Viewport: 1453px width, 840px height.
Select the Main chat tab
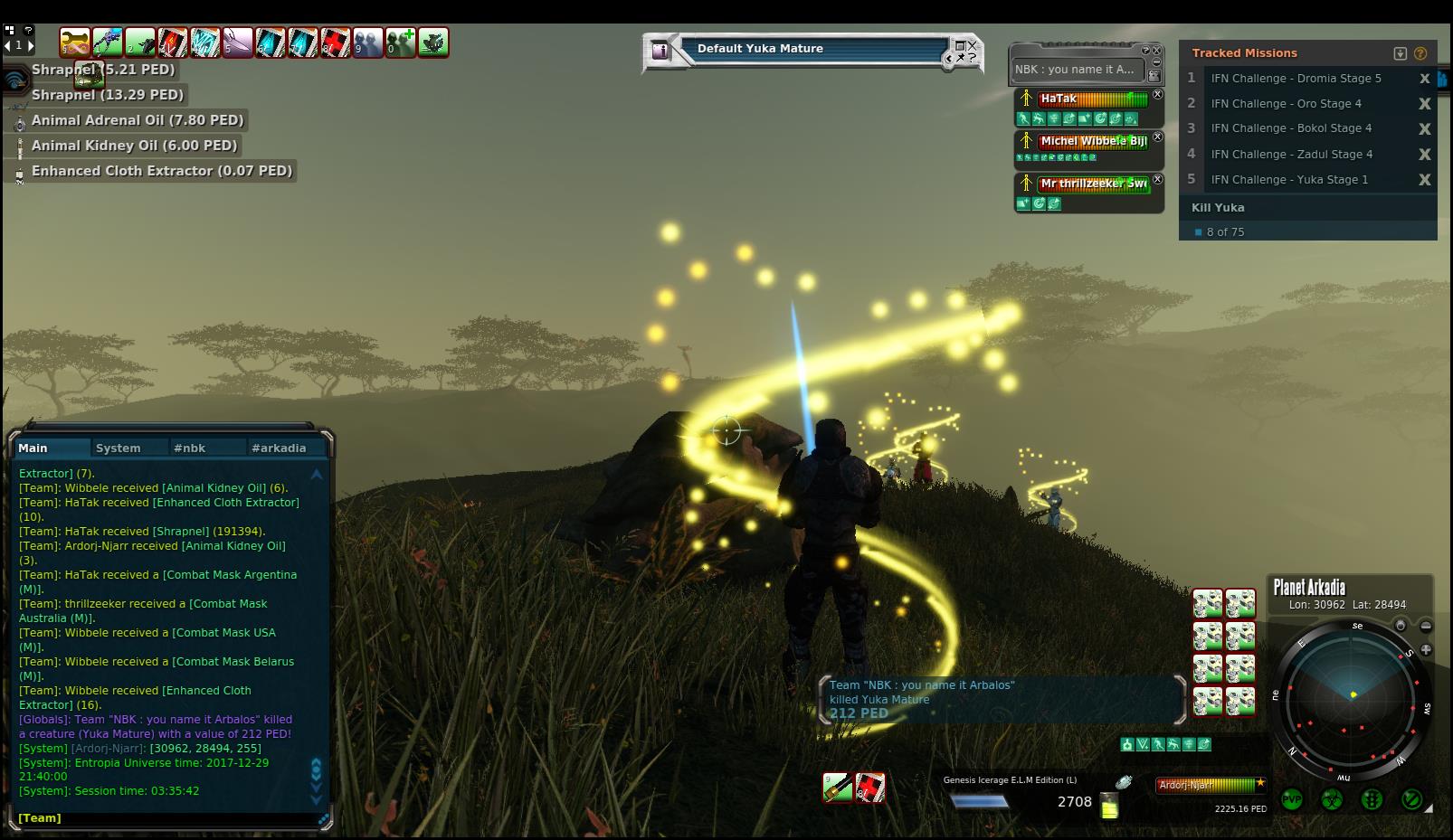pos(33,448)
